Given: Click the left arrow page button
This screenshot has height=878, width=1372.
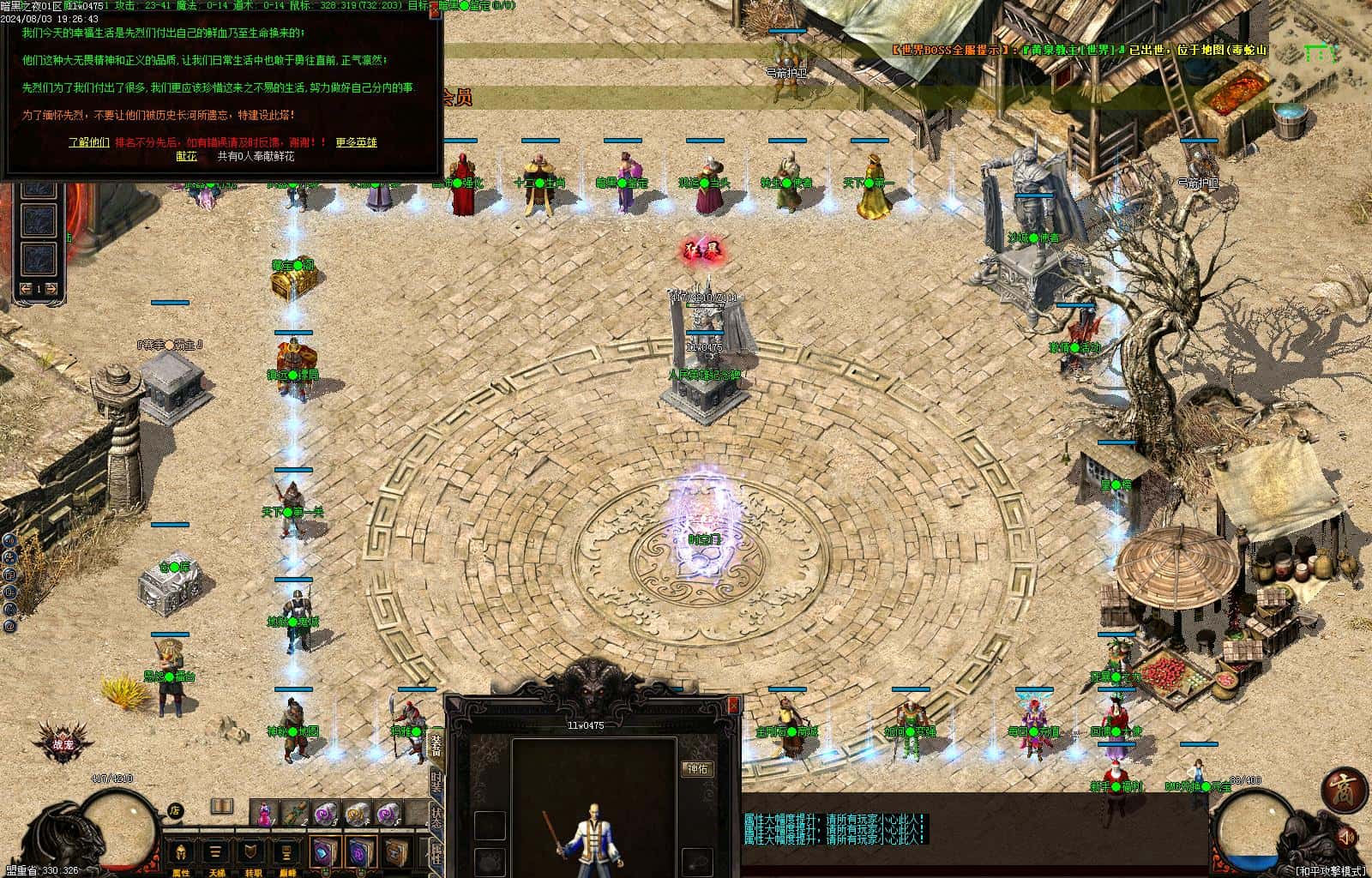Looking at the screenshot, I should pos(26,289).
